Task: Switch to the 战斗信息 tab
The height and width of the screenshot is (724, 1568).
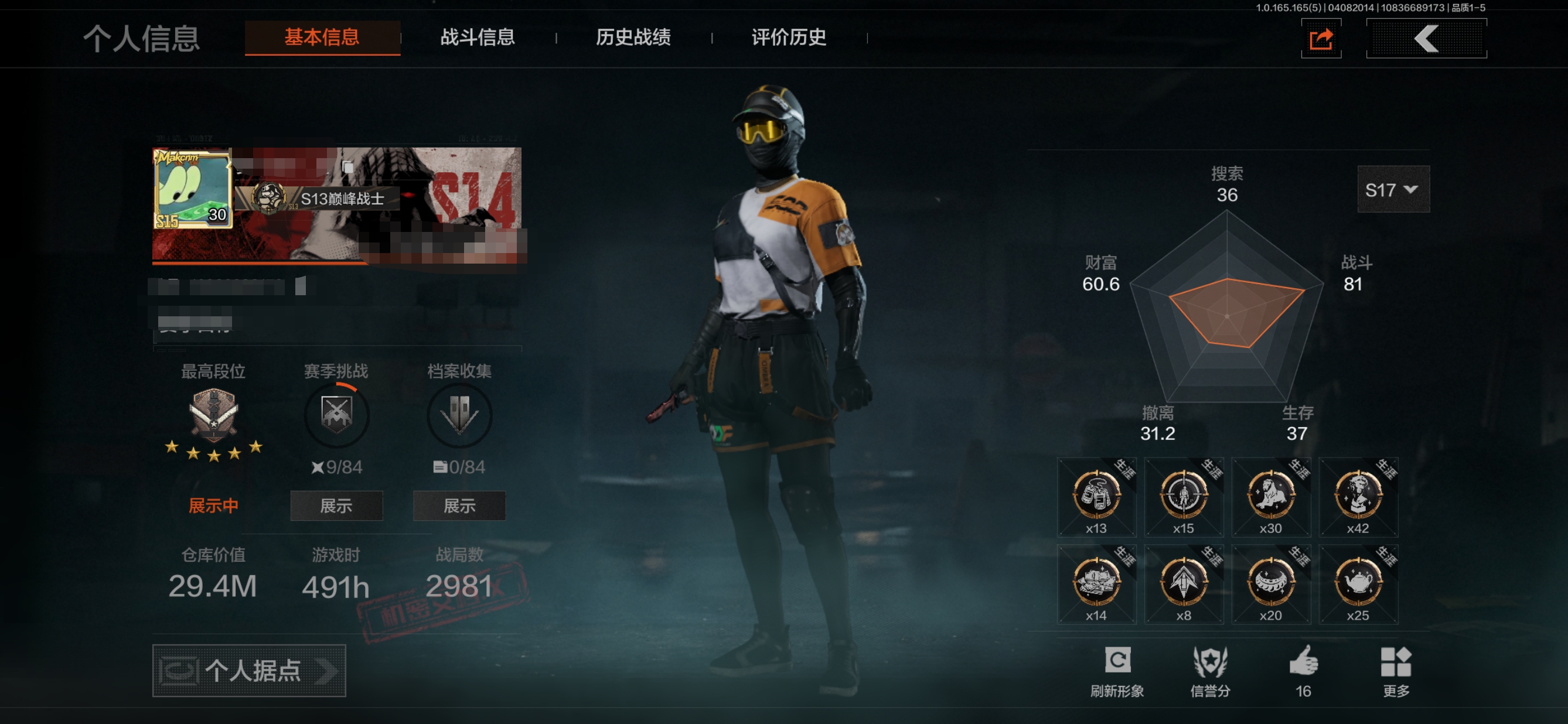Action: (x=477, y=37)
